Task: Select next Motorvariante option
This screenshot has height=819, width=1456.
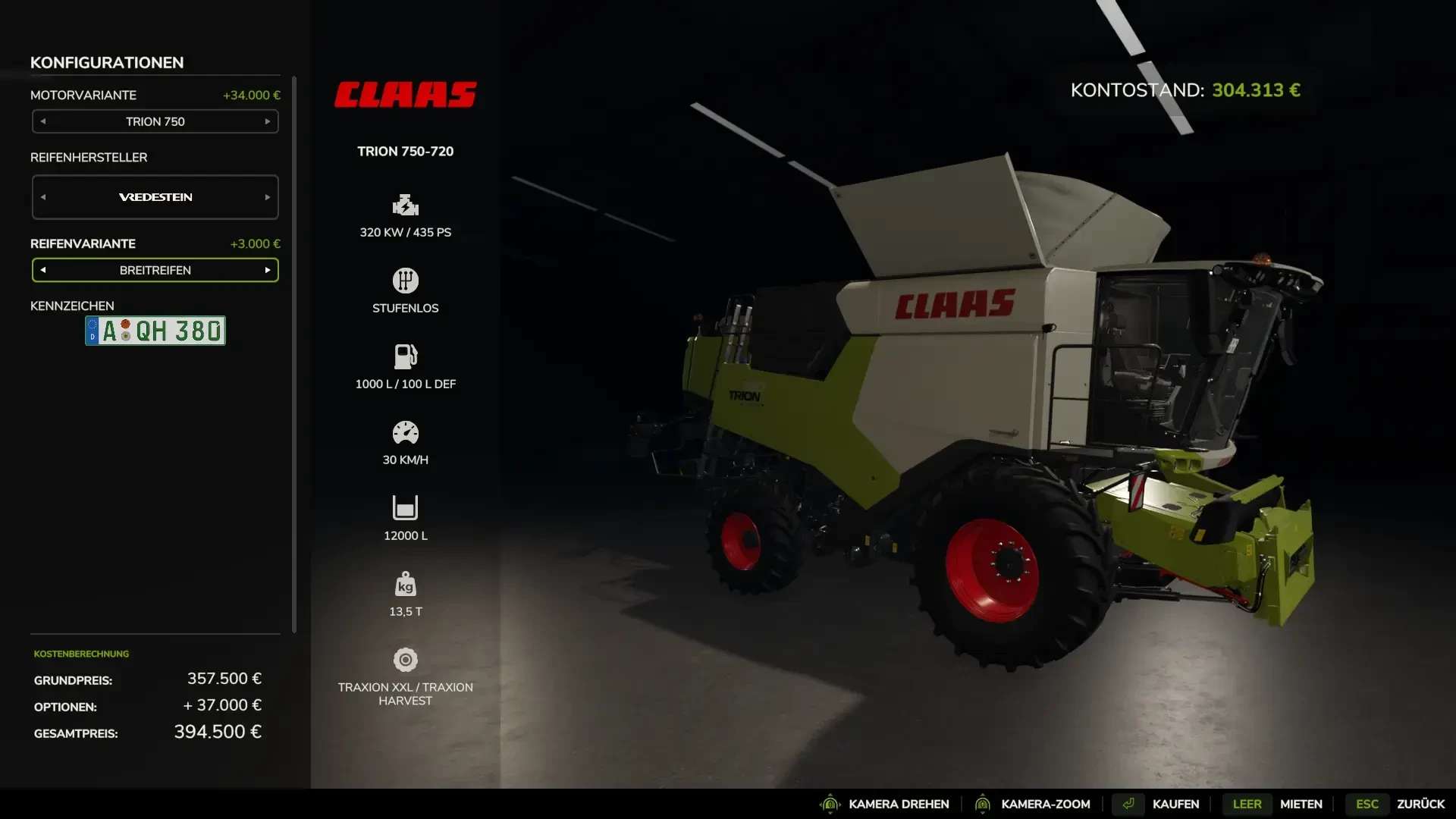Action: pyautogui.click(x=268, y=121)
